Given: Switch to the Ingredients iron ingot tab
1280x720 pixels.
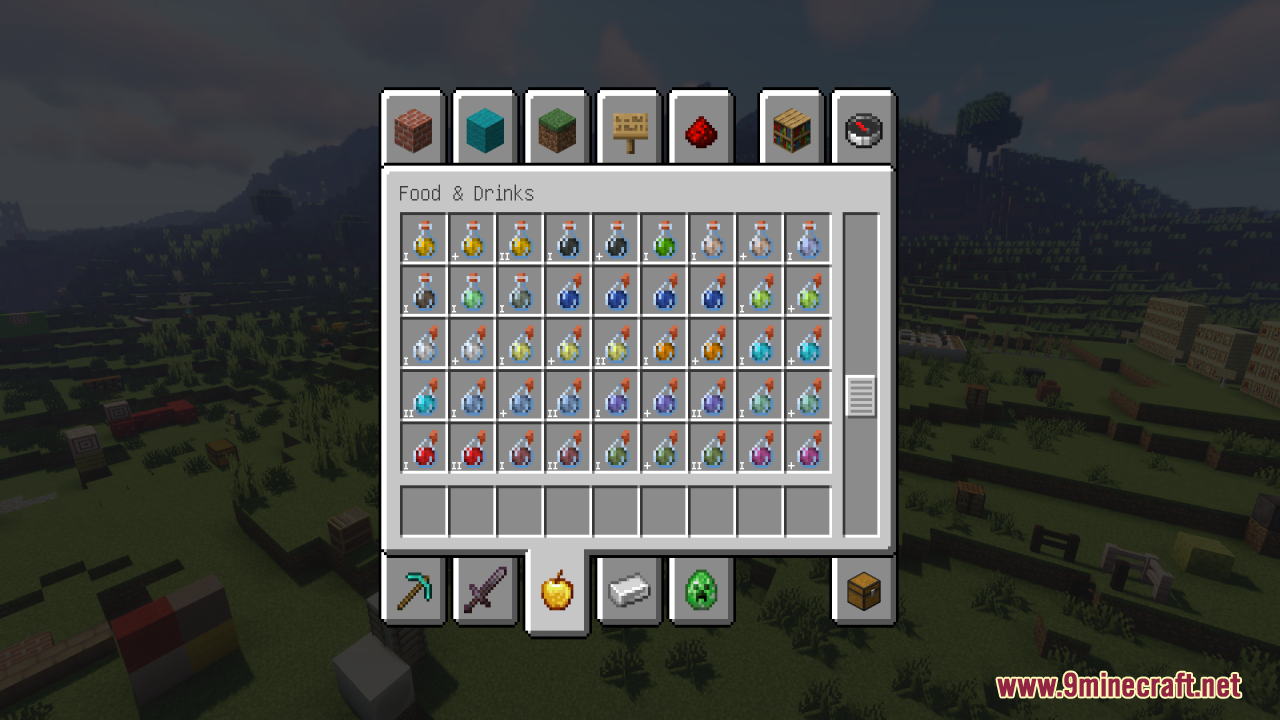Looking at the screenshot, I should pos(628,592).
